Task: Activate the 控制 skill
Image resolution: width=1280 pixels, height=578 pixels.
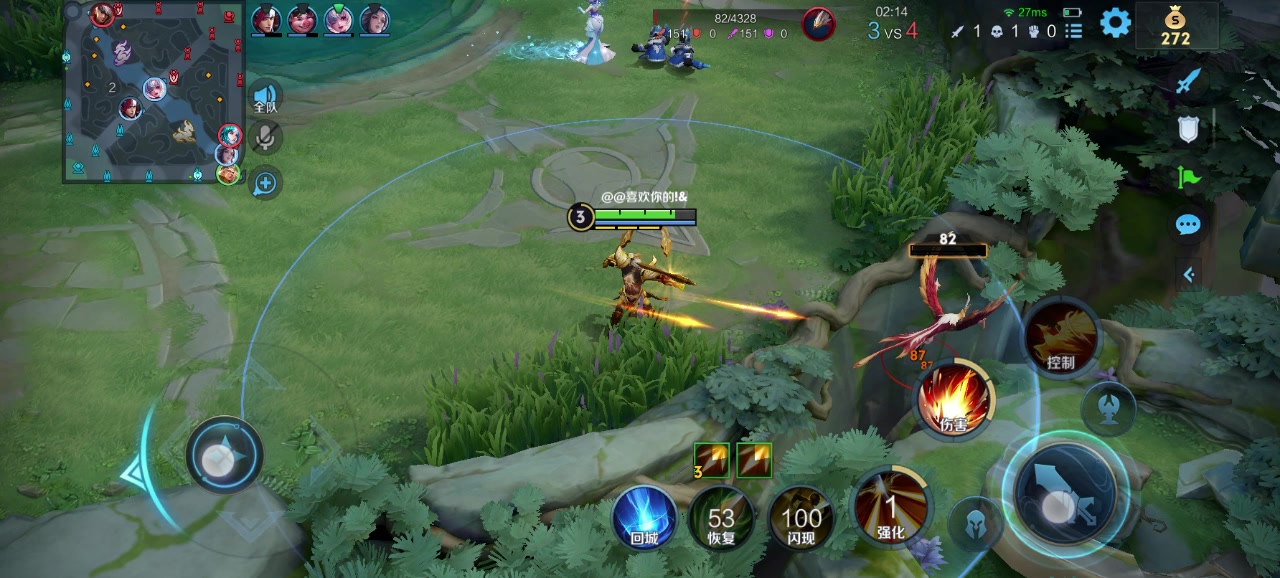Action: point(1061,338)
